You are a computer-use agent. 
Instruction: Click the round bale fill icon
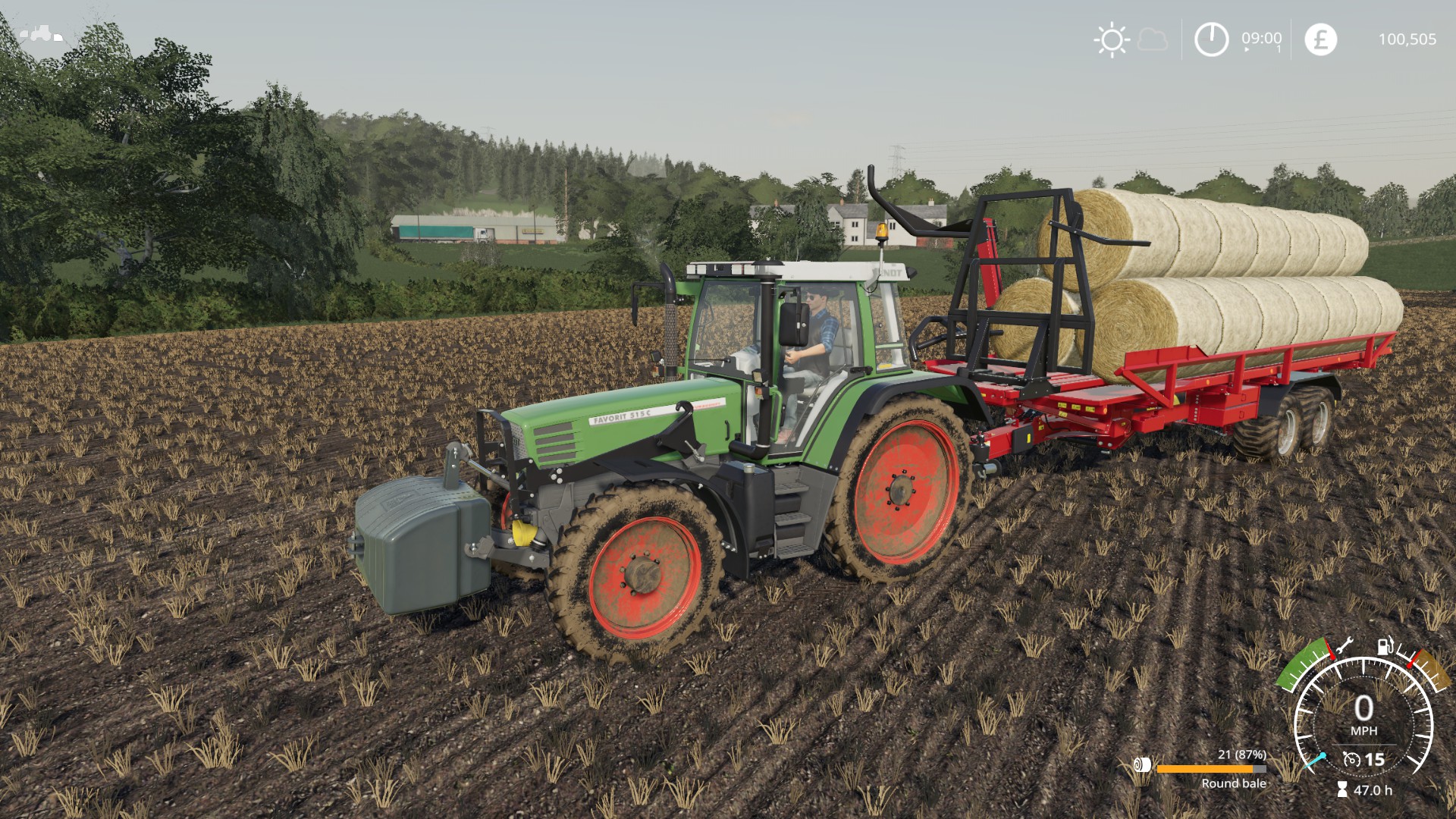pyautogui.click(x=1142, y=765)
